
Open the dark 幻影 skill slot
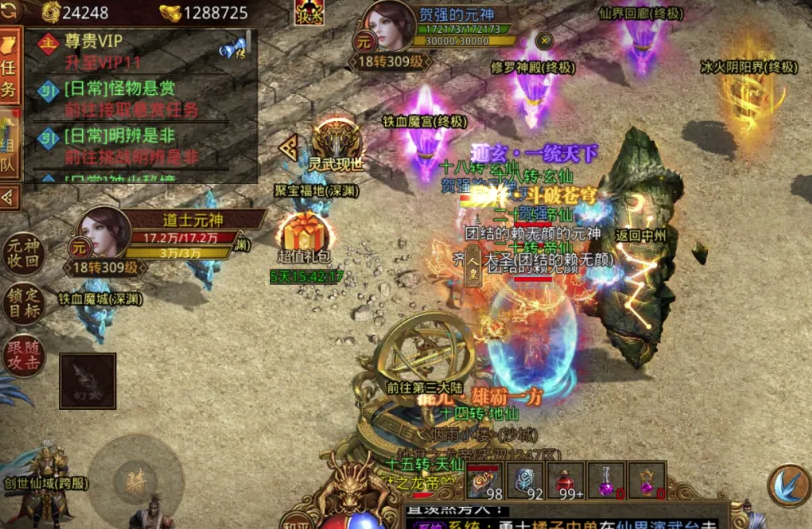pyautogui.click(x=87, y=381)
